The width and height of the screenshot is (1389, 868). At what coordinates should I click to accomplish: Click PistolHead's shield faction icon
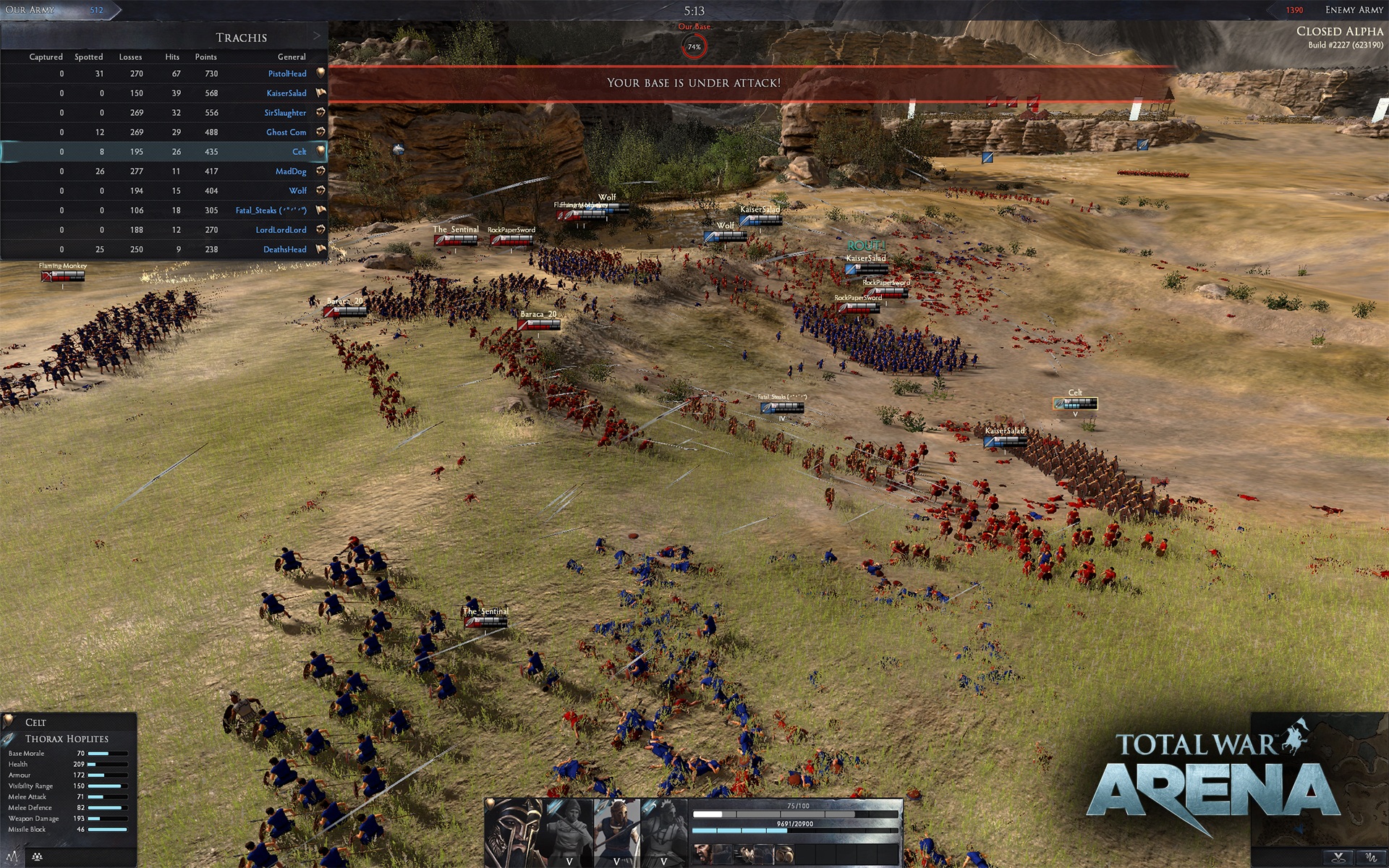coord(320,73)
